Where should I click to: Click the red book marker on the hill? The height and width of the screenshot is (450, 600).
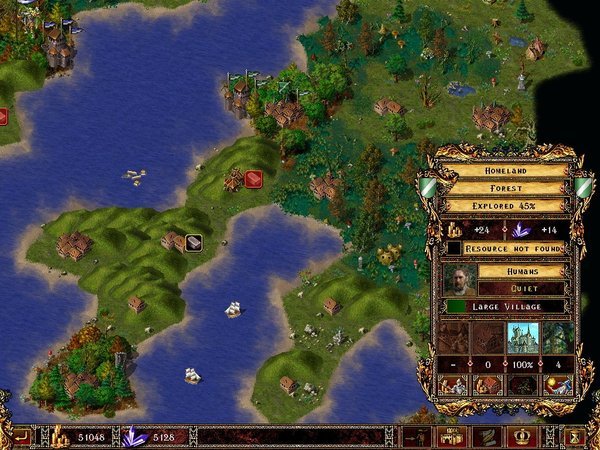[x=253, y=179]
